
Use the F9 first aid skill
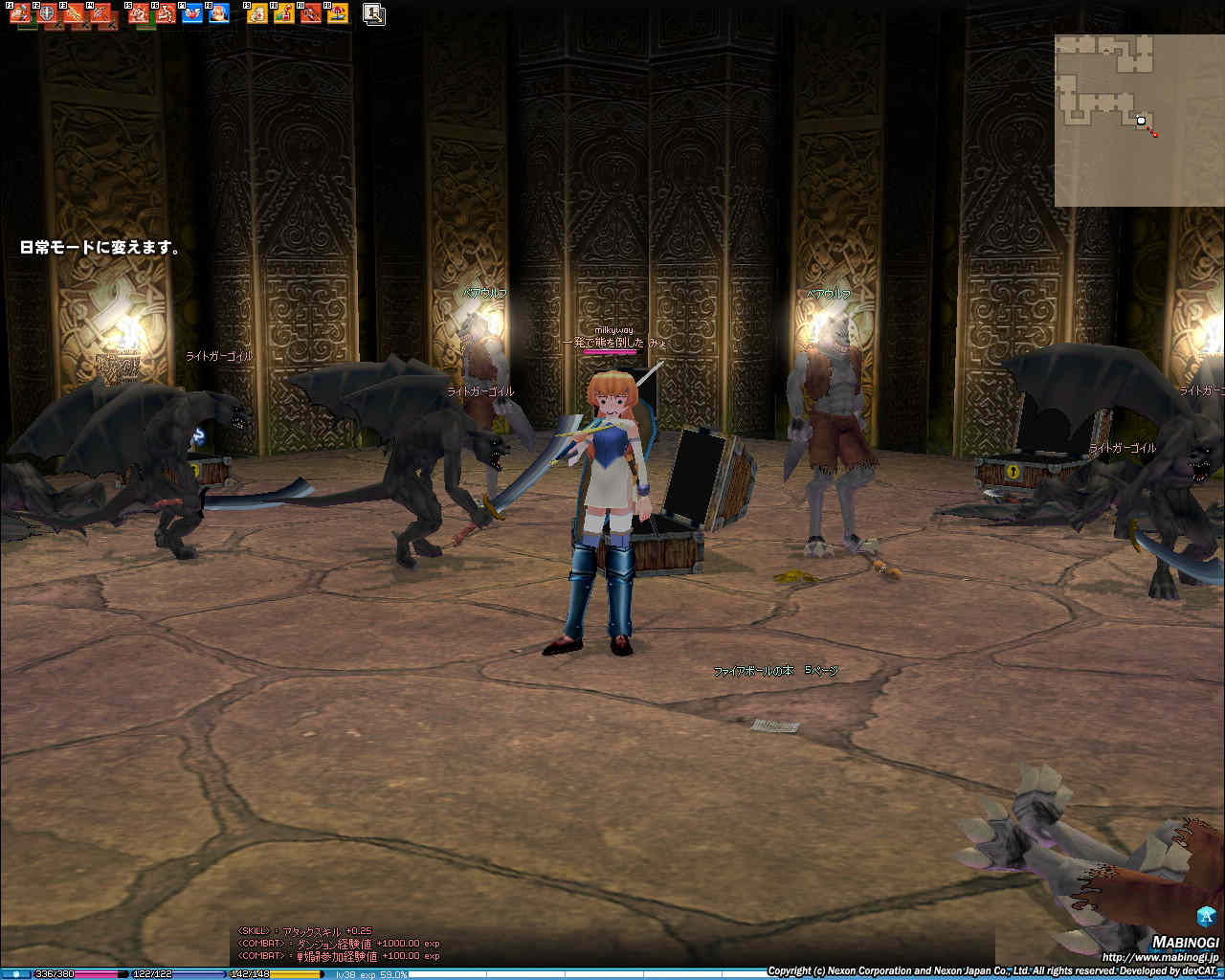[257, 13]
